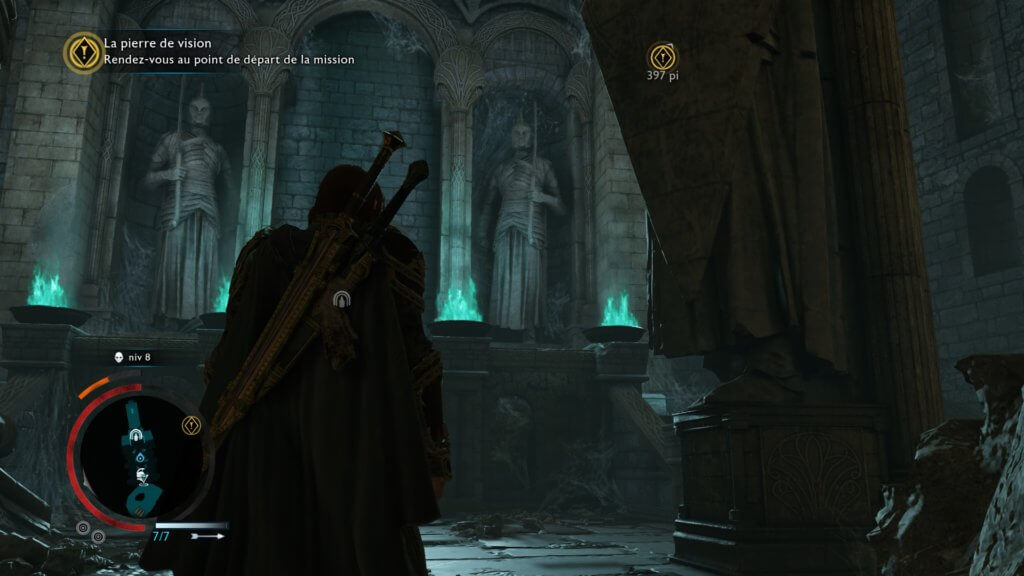Select the skull level icon beside niv 8

119,357
